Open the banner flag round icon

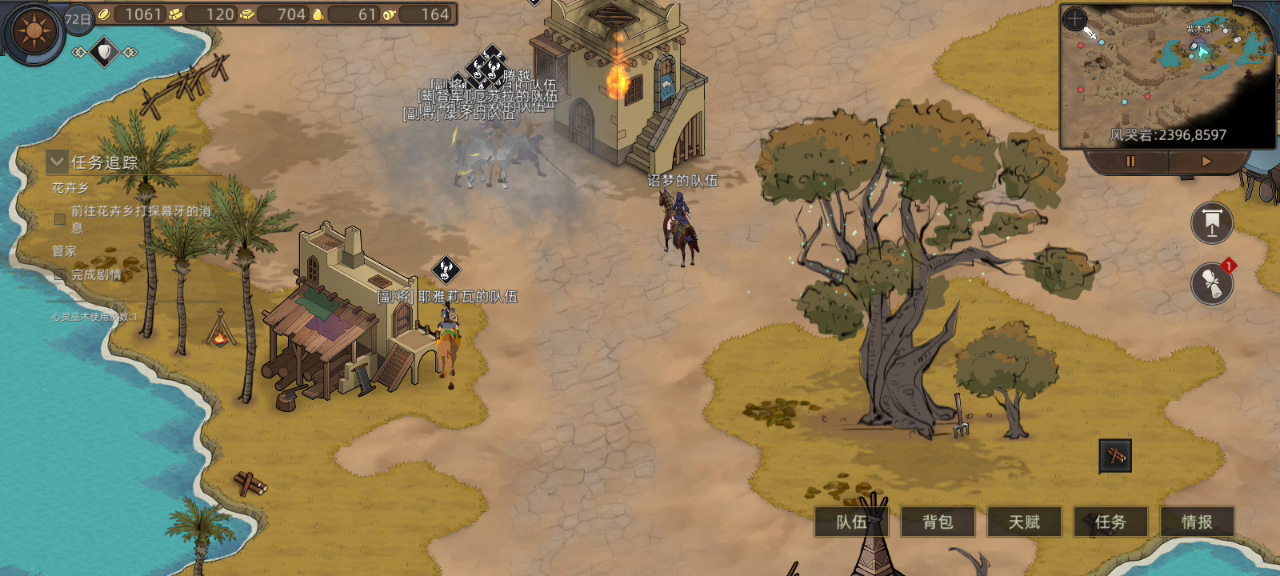[x=1212, y=223]
